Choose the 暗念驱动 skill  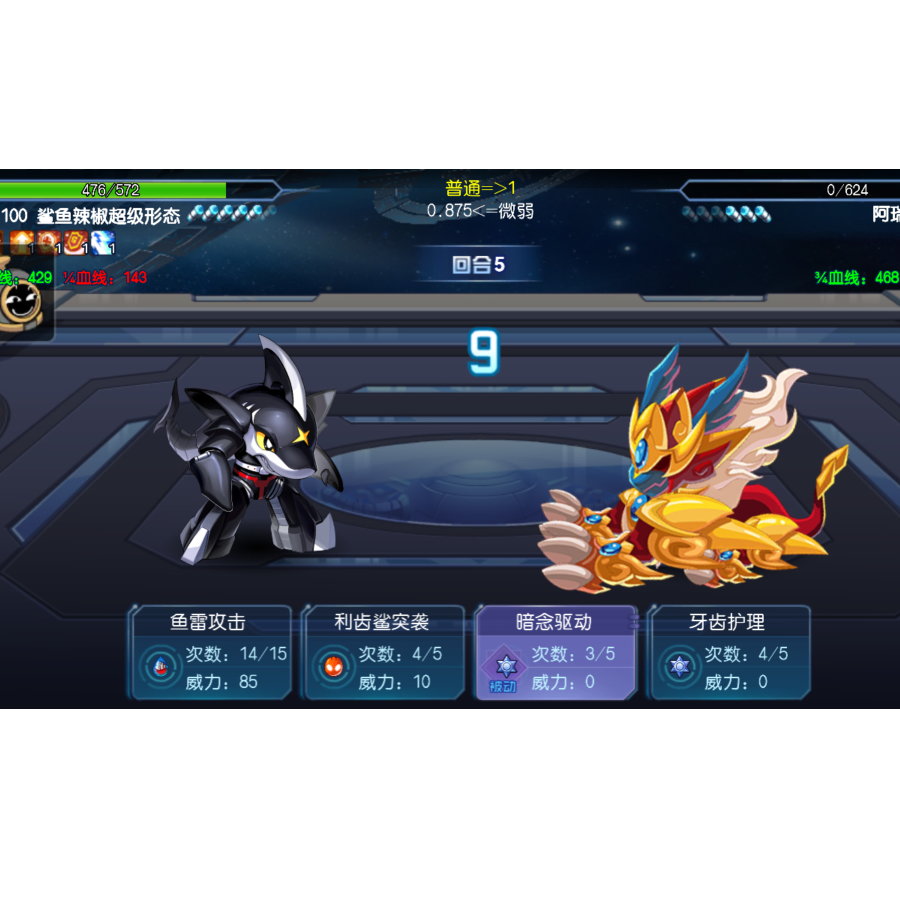coord(555,652)
